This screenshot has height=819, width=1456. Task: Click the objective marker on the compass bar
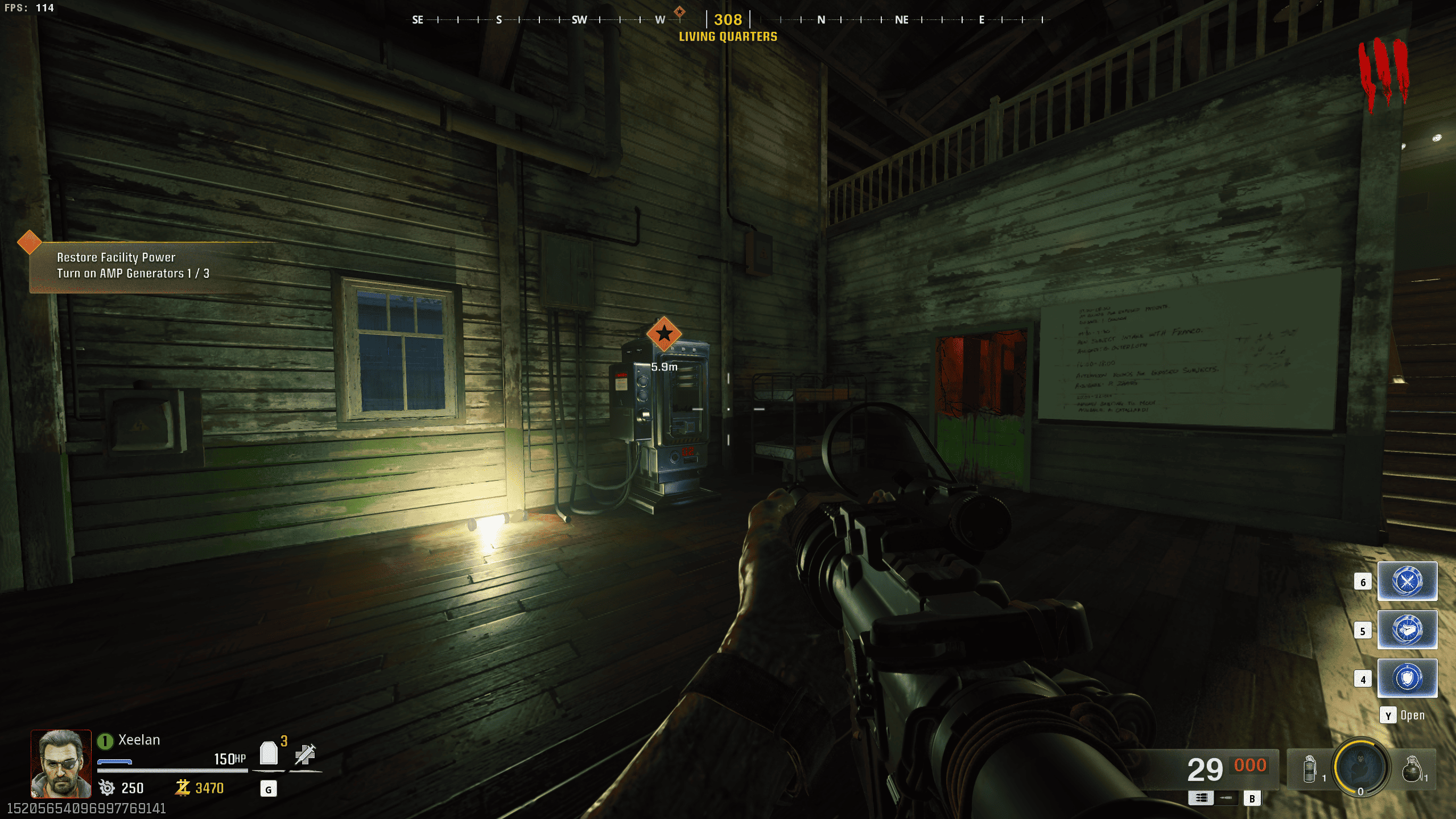pyautogui.click(x=679, y=12)
